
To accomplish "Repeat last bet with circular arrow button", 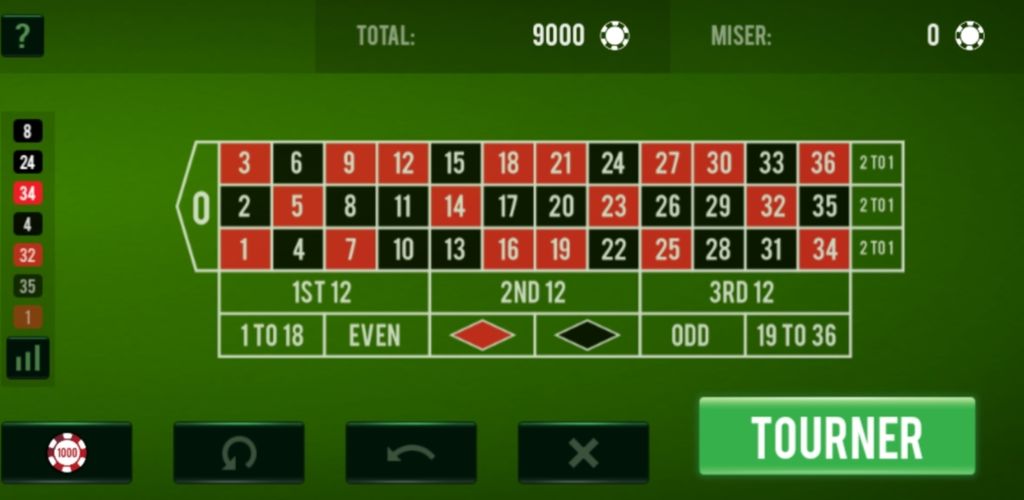I will click(x=238, y=453).
